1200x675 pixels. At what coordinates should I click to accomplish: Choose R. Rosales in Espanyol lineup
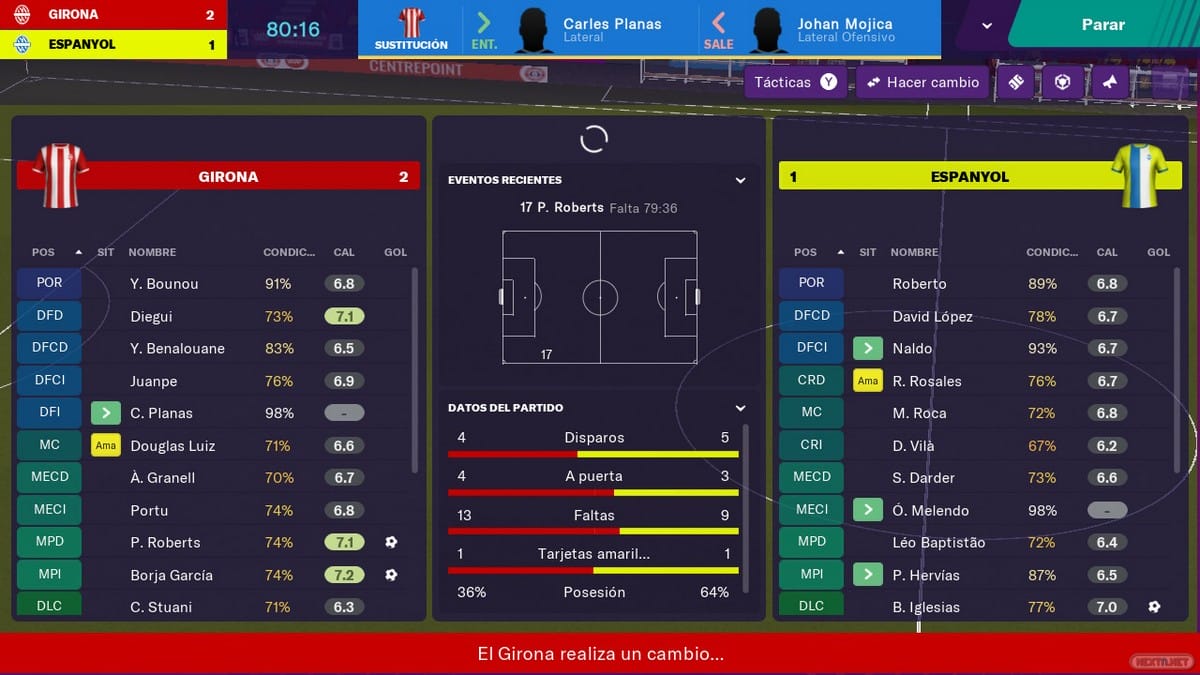click(x=927, y=381)
